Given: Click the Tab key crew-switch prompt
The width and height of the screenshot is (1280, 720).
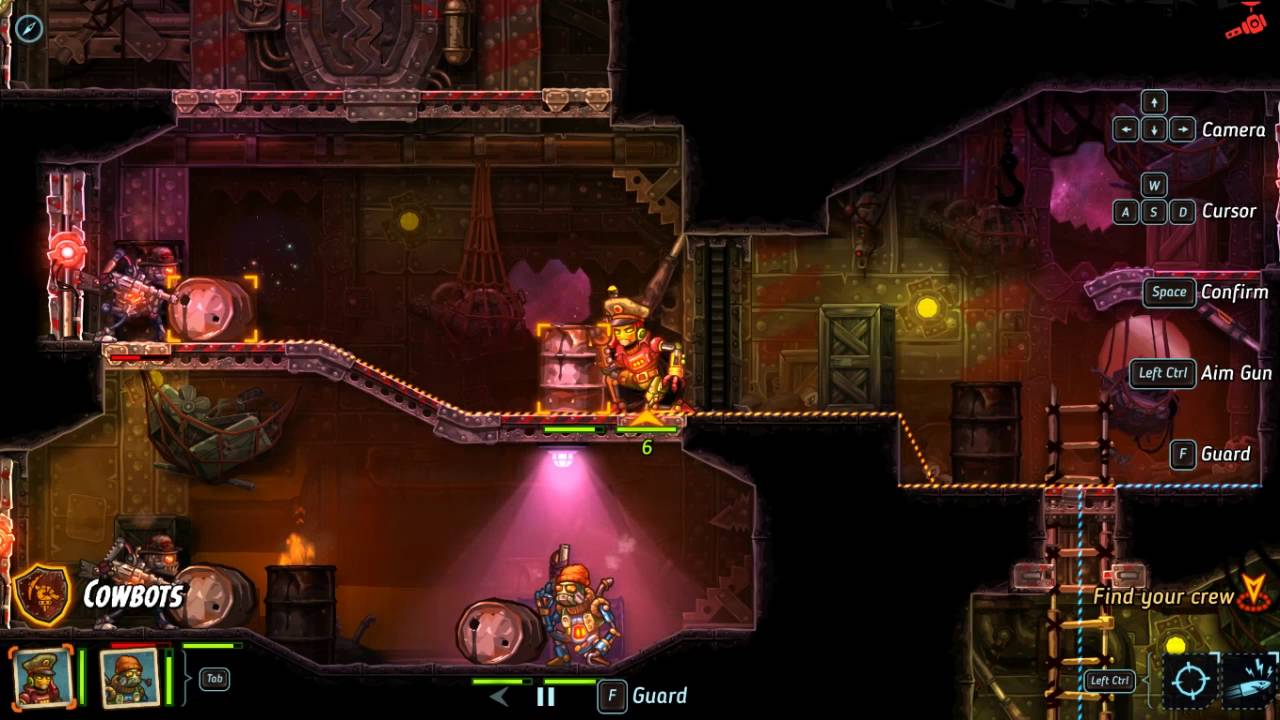Looking at the screenshot, I should 214,679.
